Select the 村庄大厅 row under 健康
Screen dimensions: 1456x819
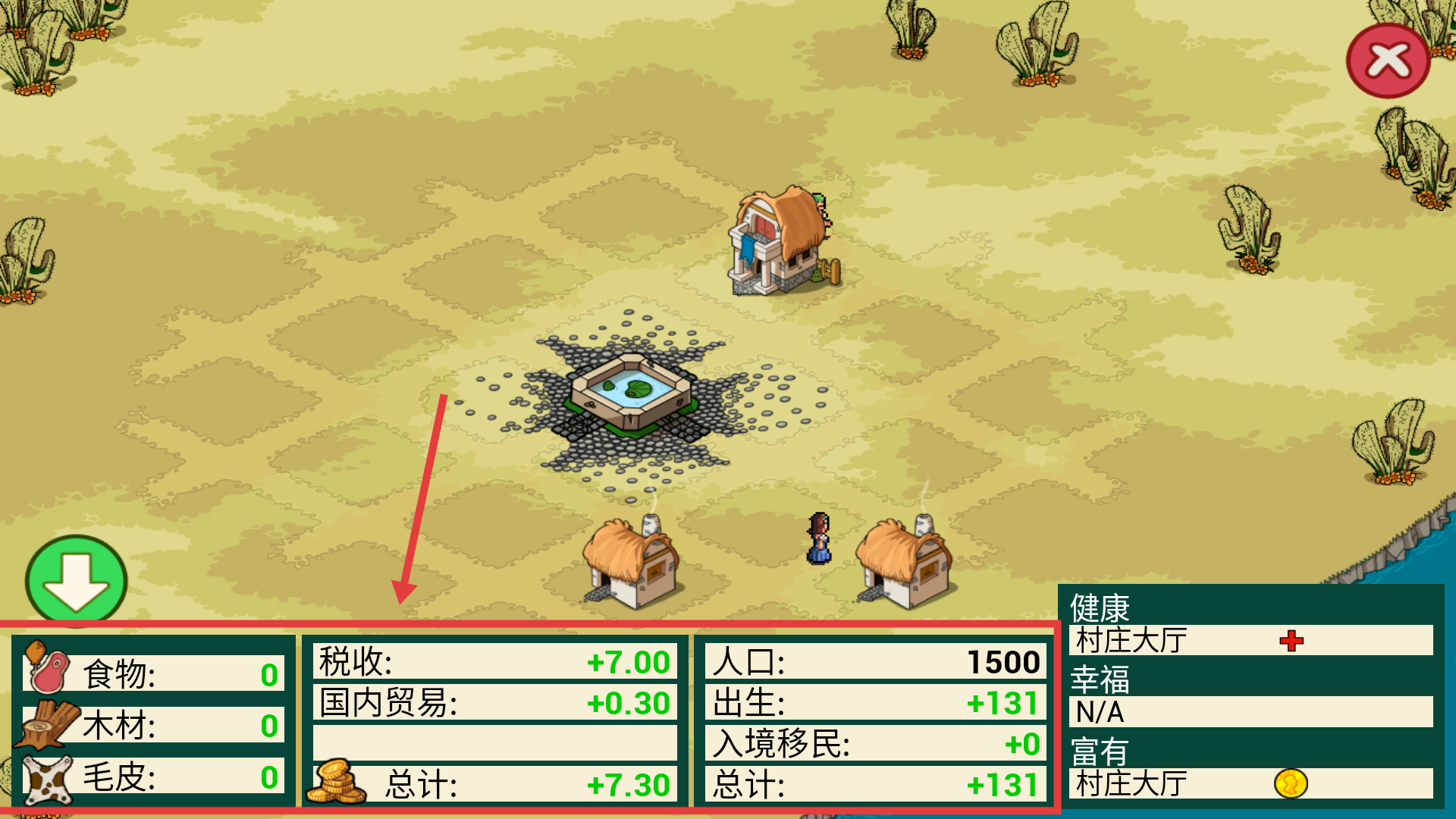pos(1250,641)
